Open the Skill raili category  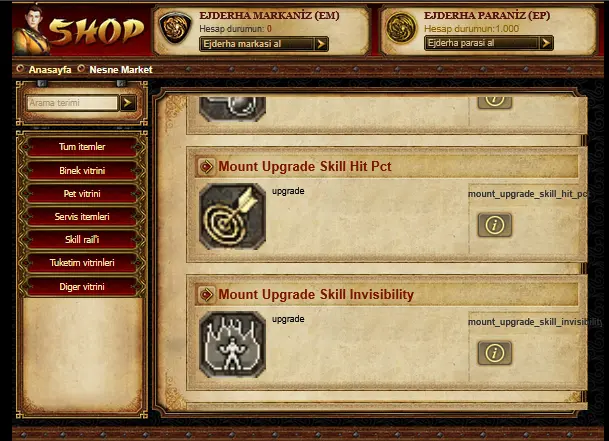pos(82,240)
